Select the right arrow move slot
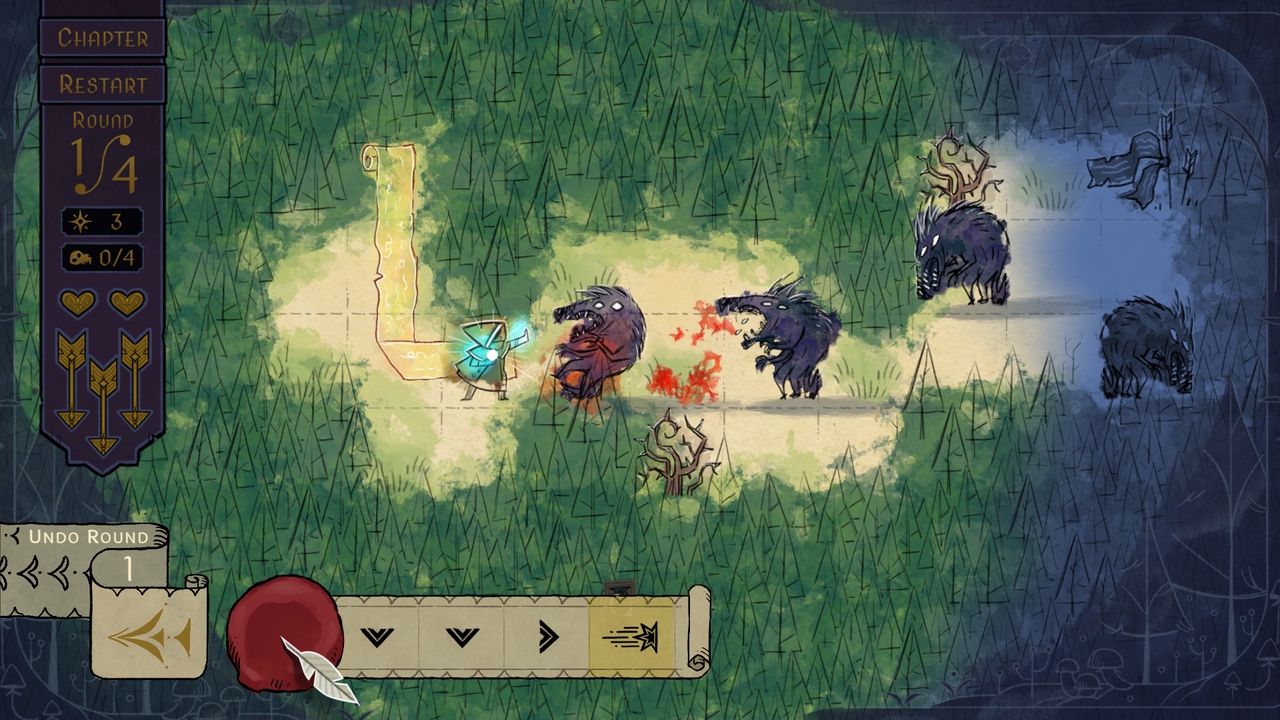1280x720 pixels. (547, 636)
